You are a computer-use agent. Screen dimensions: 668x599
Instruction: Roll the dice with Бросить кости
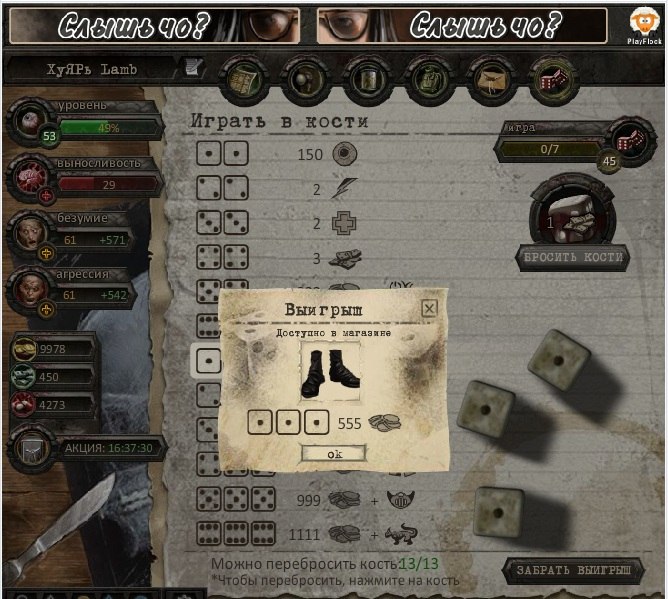point(573,257)
